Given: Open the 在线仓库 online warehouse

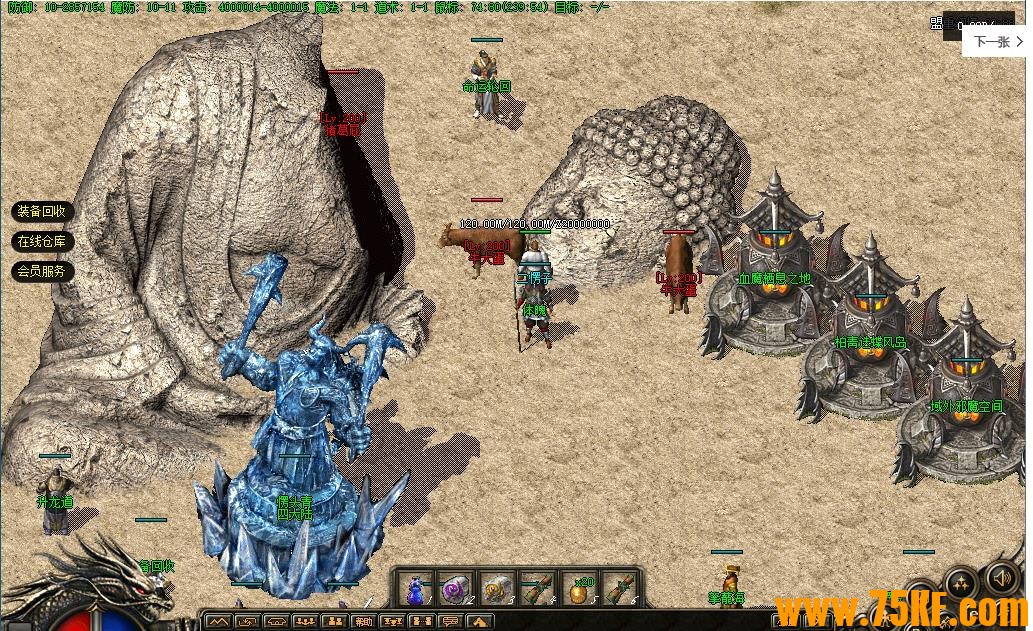Looking at the screenshot, I should point(41,242).
